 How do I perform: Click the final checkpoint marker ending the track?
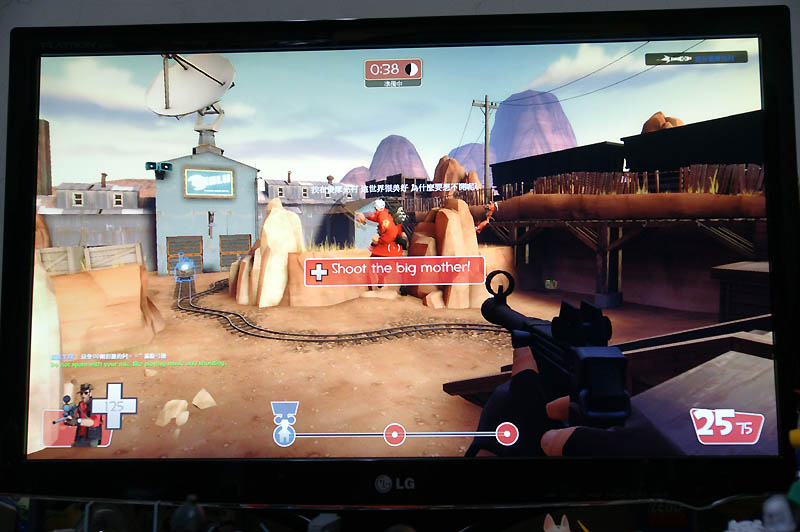(x=507, y=434)
